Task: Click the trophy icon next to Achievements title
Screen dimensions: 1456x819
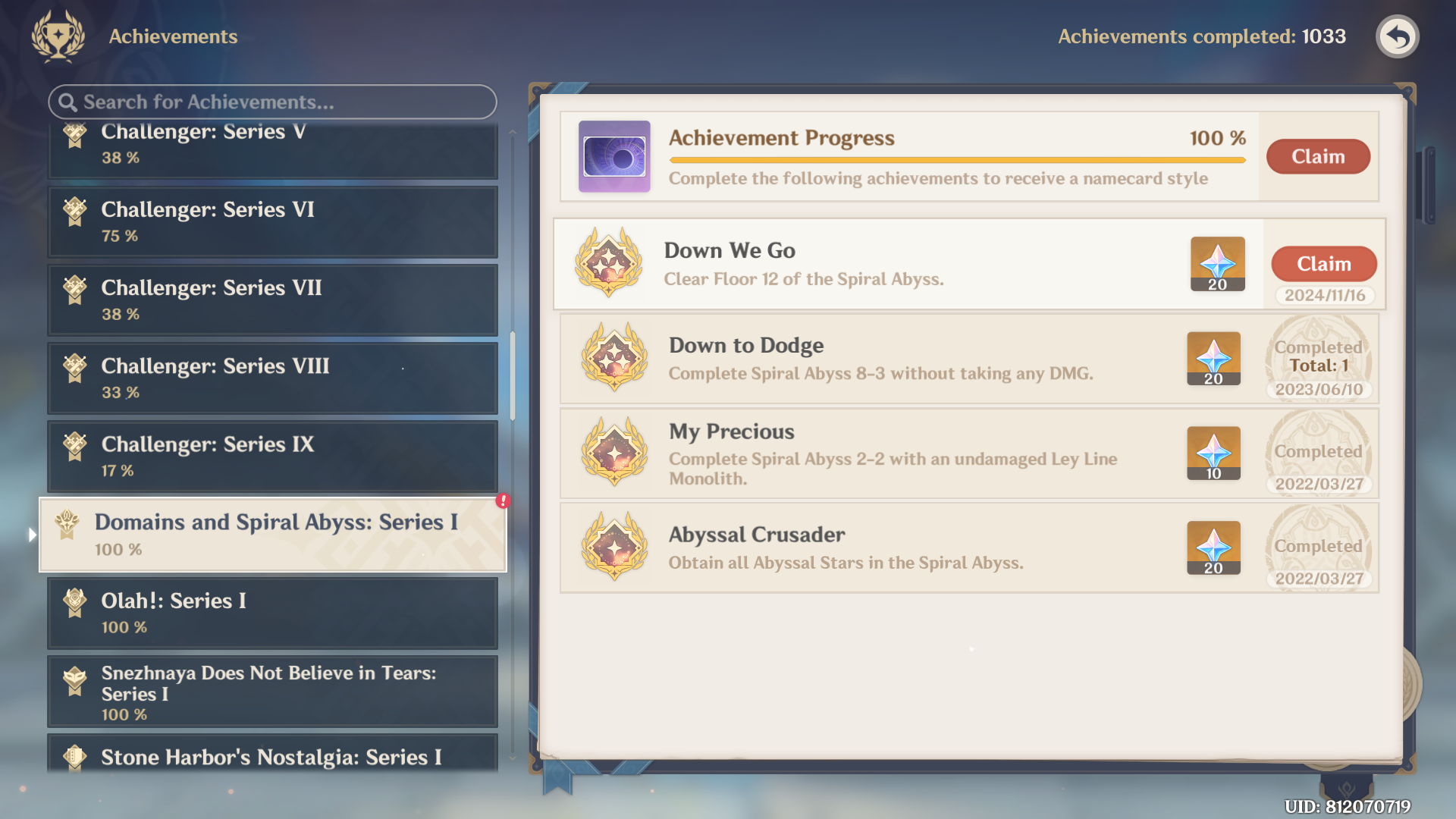Action: point(56,36)
